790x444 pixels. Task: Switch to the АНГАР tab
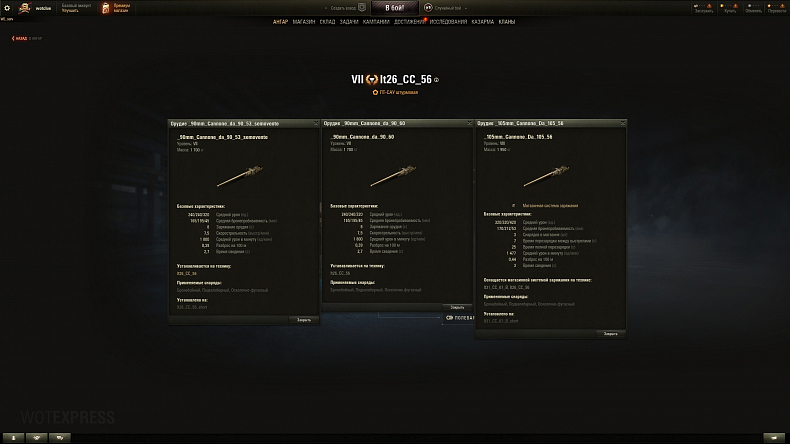(280, 21)
